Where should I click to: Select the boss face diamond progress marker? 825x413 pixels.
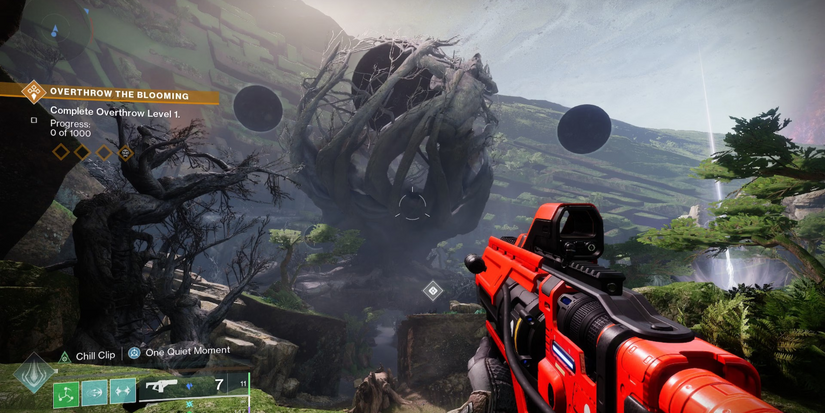click(x=126, y=153)
